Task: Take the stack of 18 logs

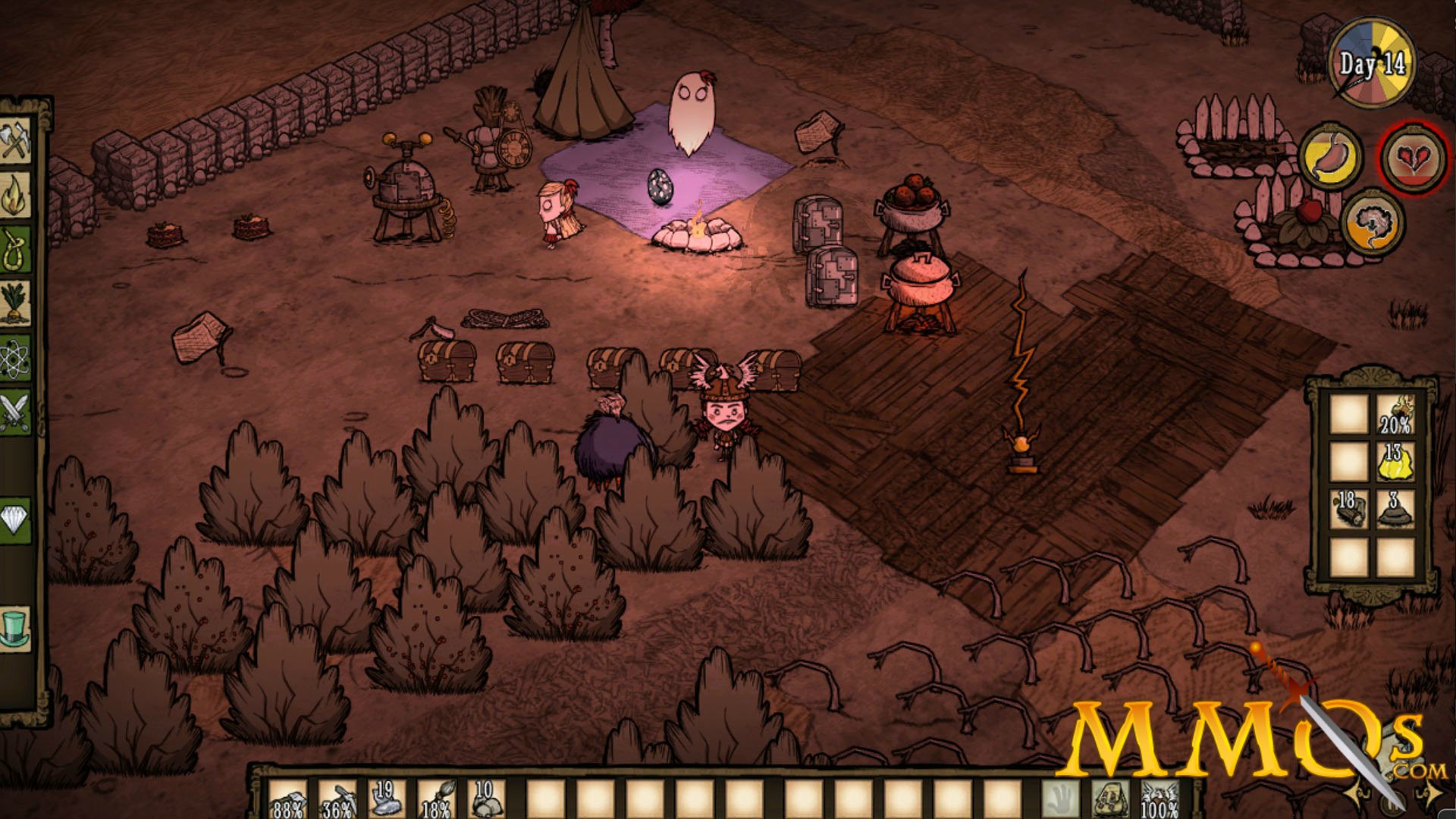Action: coord(1348,510)
